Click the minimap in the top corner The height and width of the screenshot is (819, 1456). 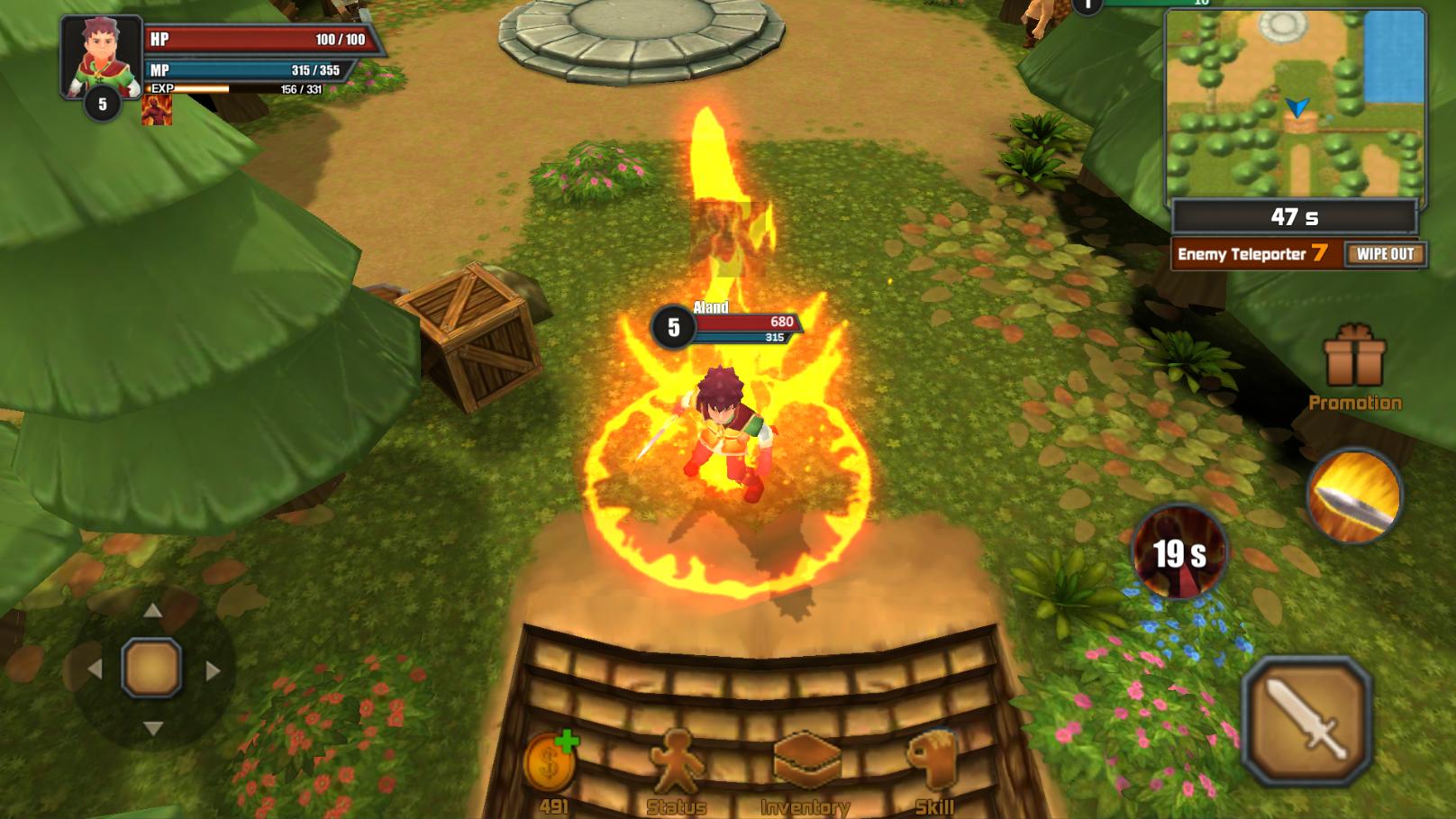coord(1295,102)
